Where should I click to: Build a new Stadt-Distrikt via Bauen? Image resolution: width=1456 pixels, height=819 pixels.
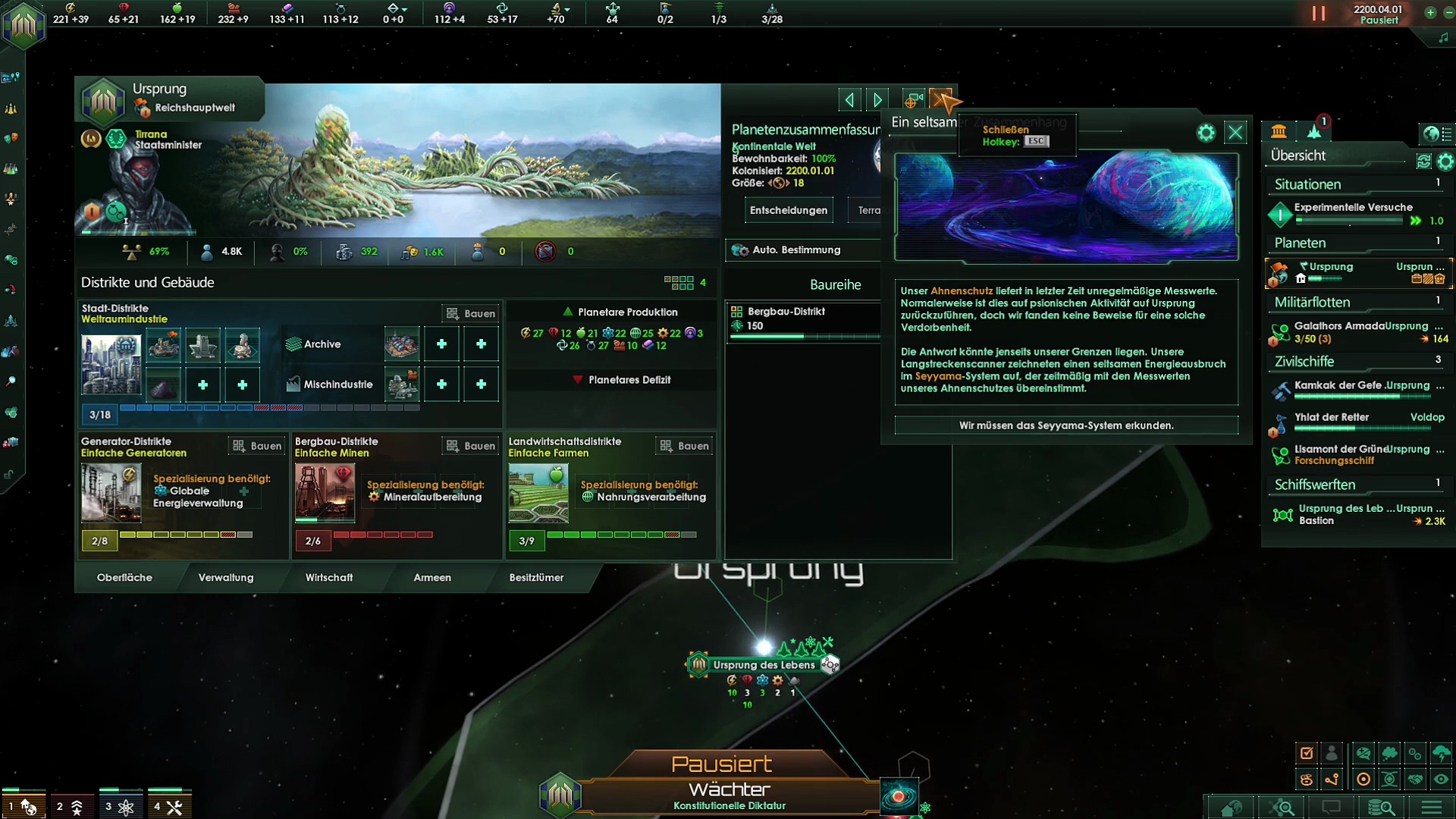(471, 313)
